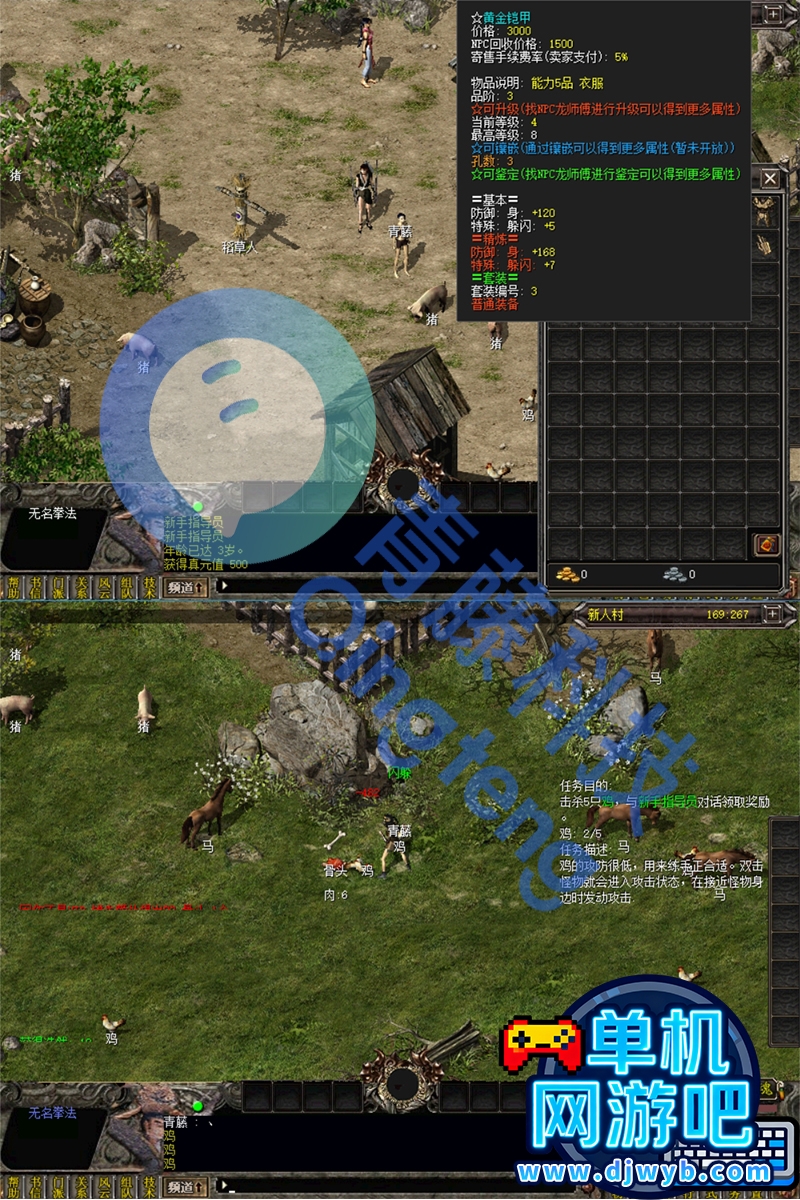Click the plus button next to 新人村 location bar
The width and height of the screenshot is (800, 1200).
pyautogui.click(x=772, y=613)
